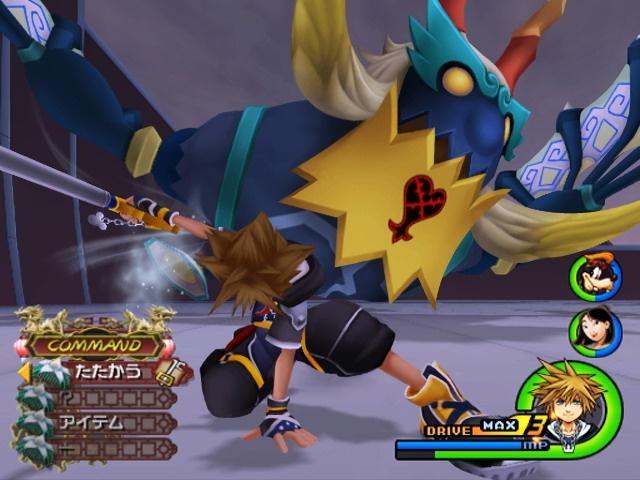Click the COMMAND menu header
The width and height of the screenshot is (640, 480).
[x=95, y=346]
